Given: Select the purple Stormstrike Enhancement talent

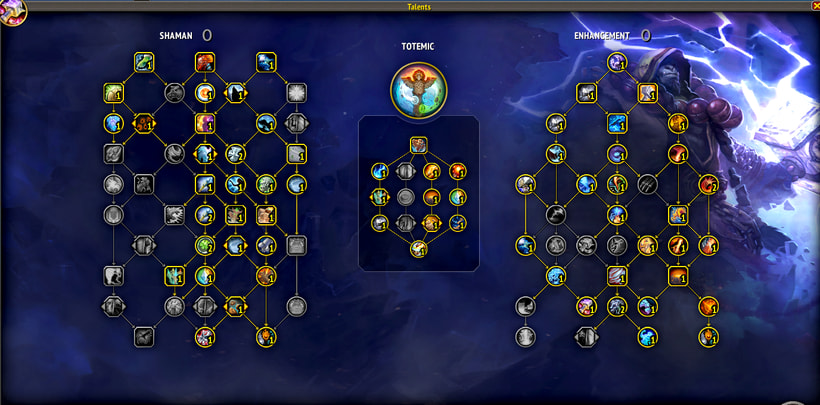Looking at the screenshot, I should tap(617, 63).
